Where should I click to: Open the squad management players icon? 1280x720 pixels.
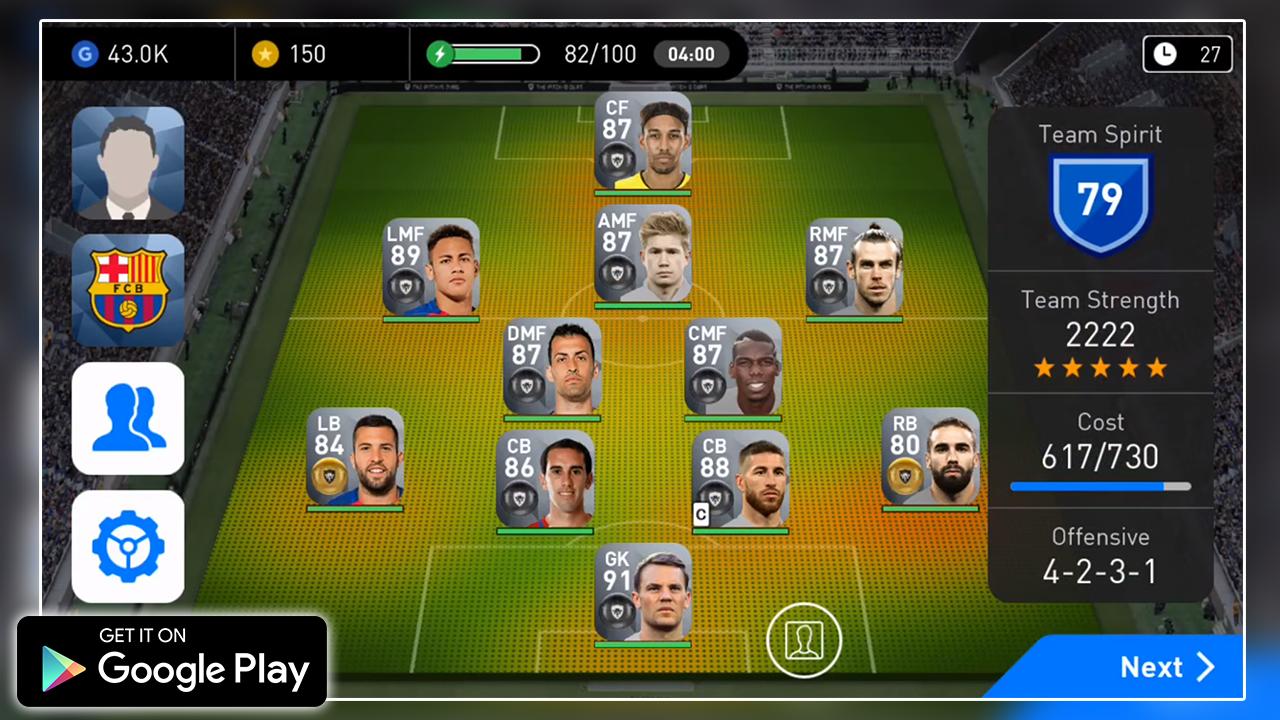127,418
